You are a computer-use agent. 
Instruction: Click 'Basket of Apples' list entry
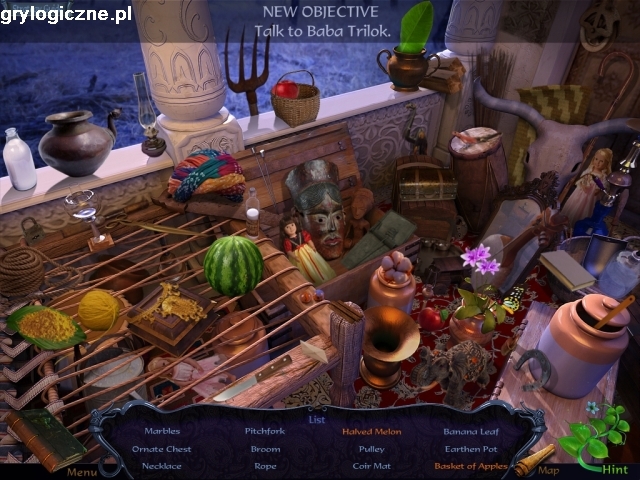469,466
